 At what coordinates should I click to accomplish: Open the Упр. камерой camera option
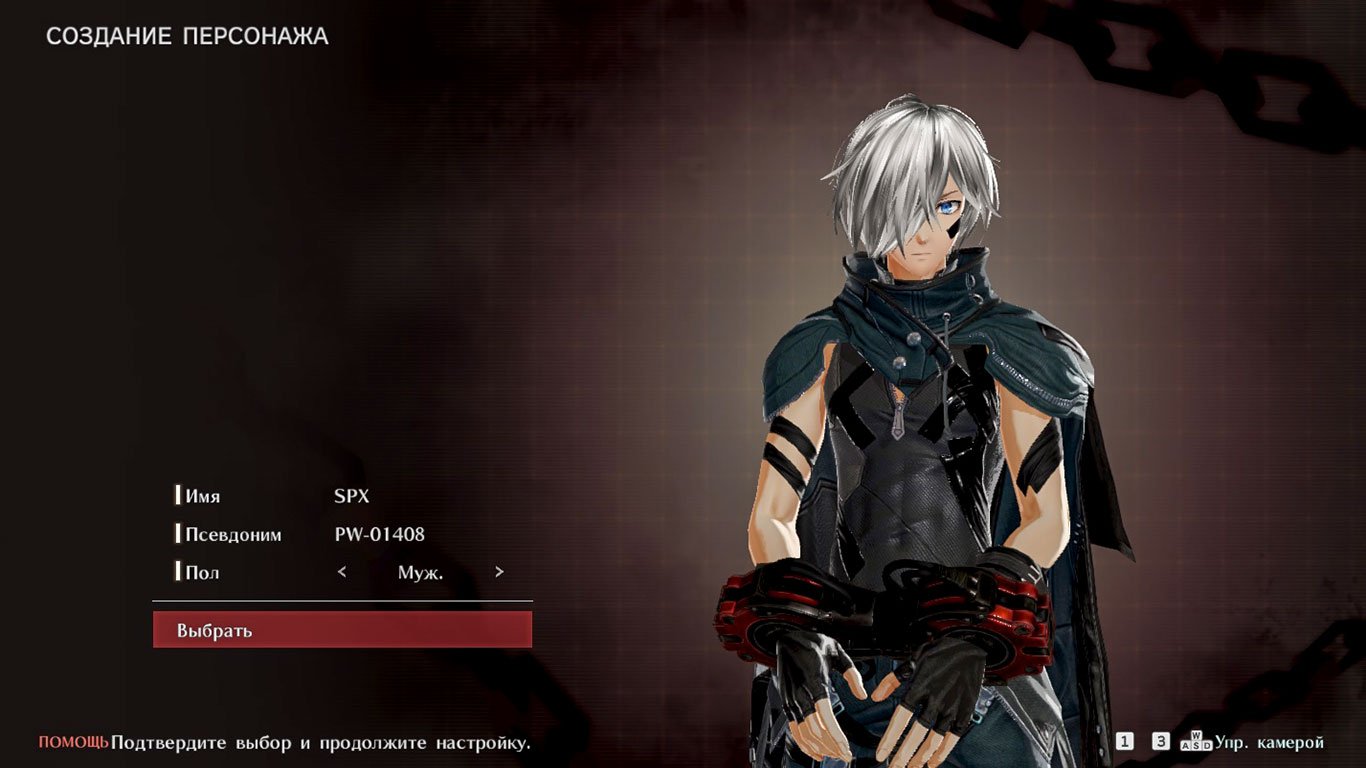click(x=1270, y=742)
